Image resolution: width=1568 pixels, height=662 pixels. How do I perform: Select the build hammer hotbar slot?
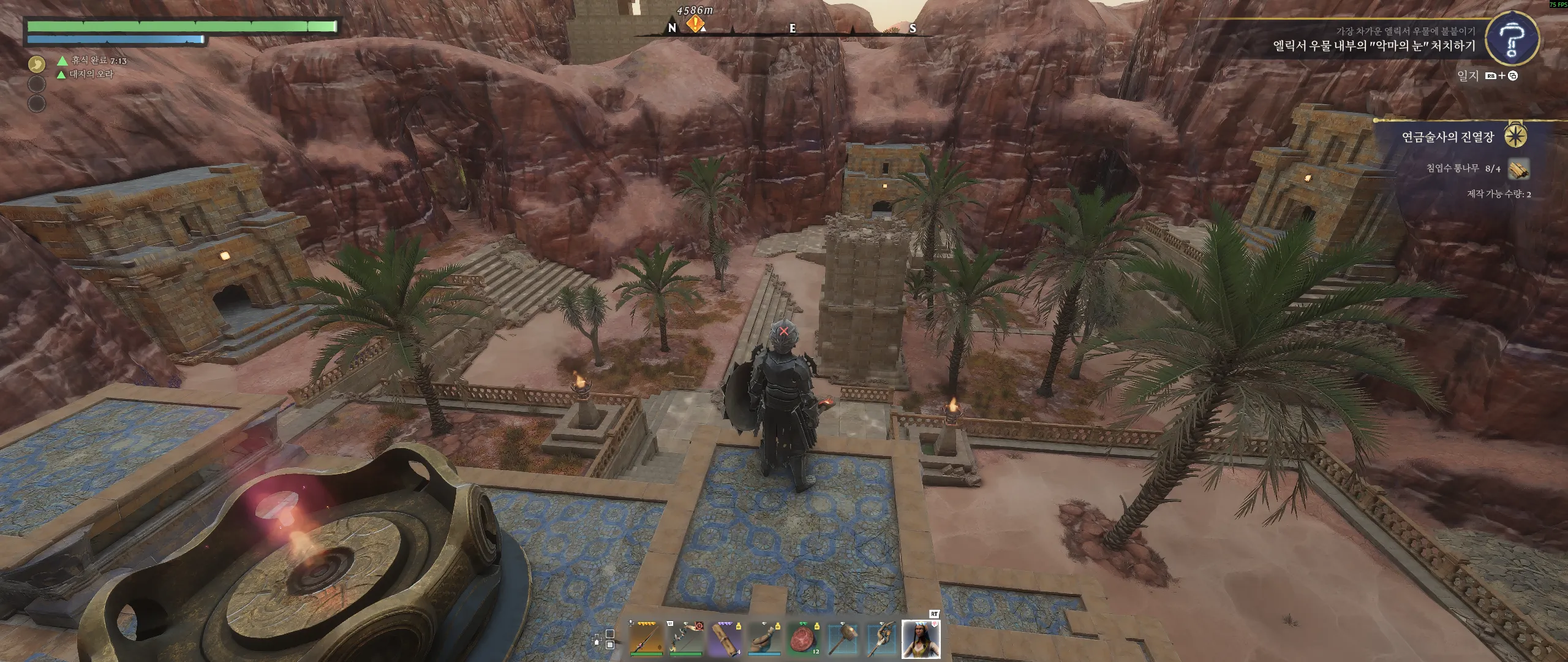[x=842, y=638]
